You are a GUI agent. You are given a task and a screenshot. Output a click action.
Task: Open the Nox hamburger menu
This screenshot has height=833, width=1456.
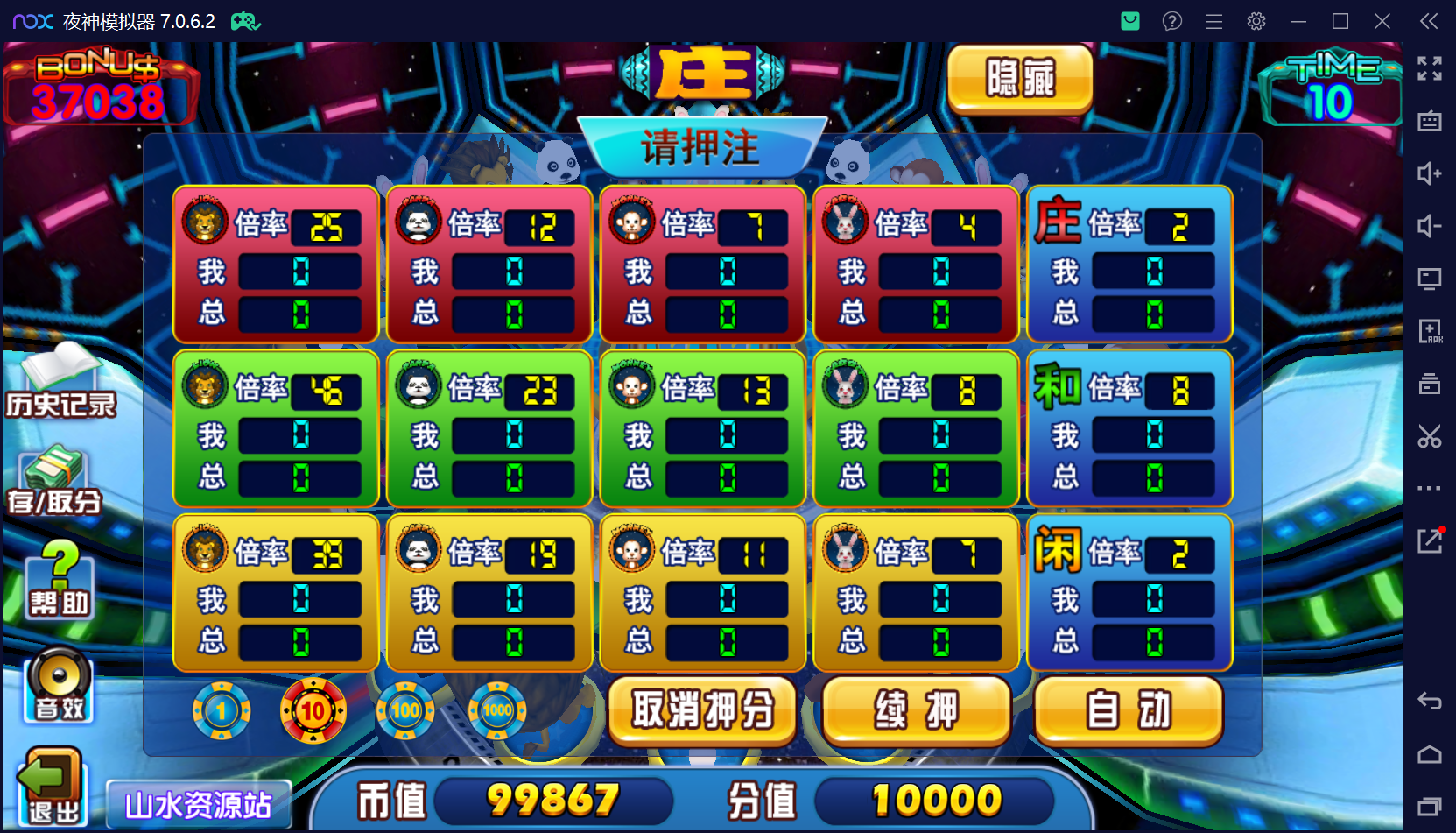(1214, 21)
